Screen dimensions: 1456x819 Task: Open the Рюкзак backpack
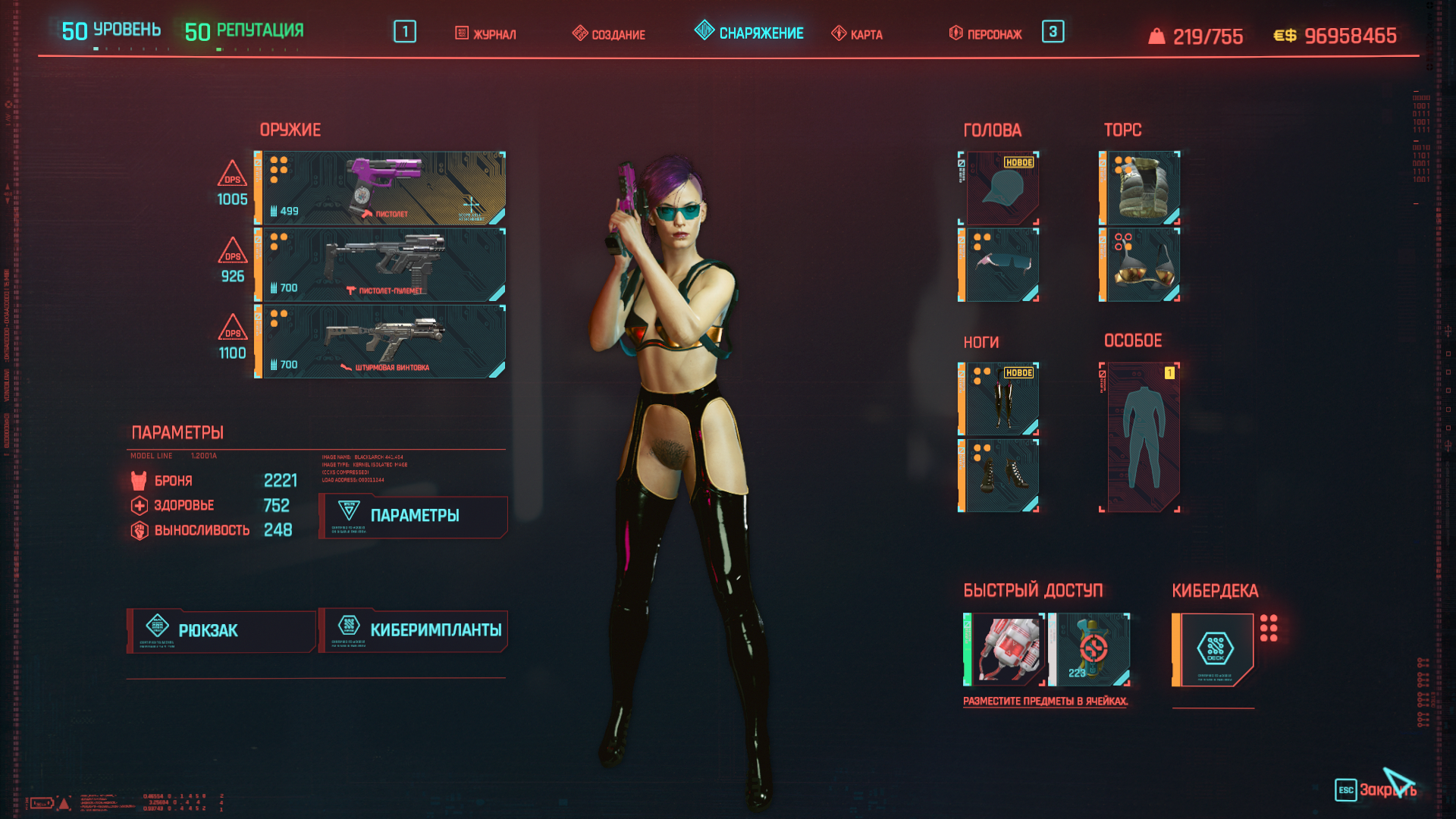click(221, 631)
